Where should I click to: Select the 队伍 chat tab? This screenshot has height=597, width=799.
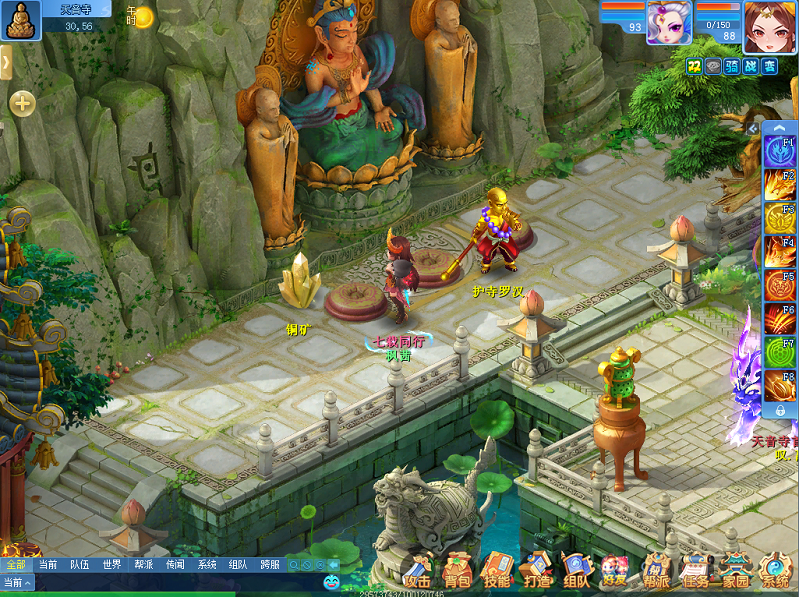pos(79,564)
